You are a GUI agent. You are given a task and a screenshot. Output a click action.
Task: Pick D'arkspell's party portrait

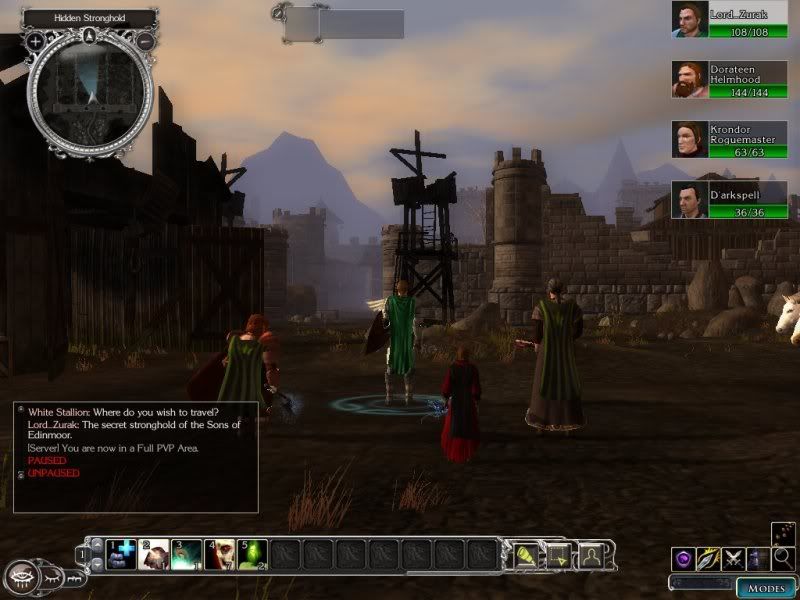pos(689,200)
